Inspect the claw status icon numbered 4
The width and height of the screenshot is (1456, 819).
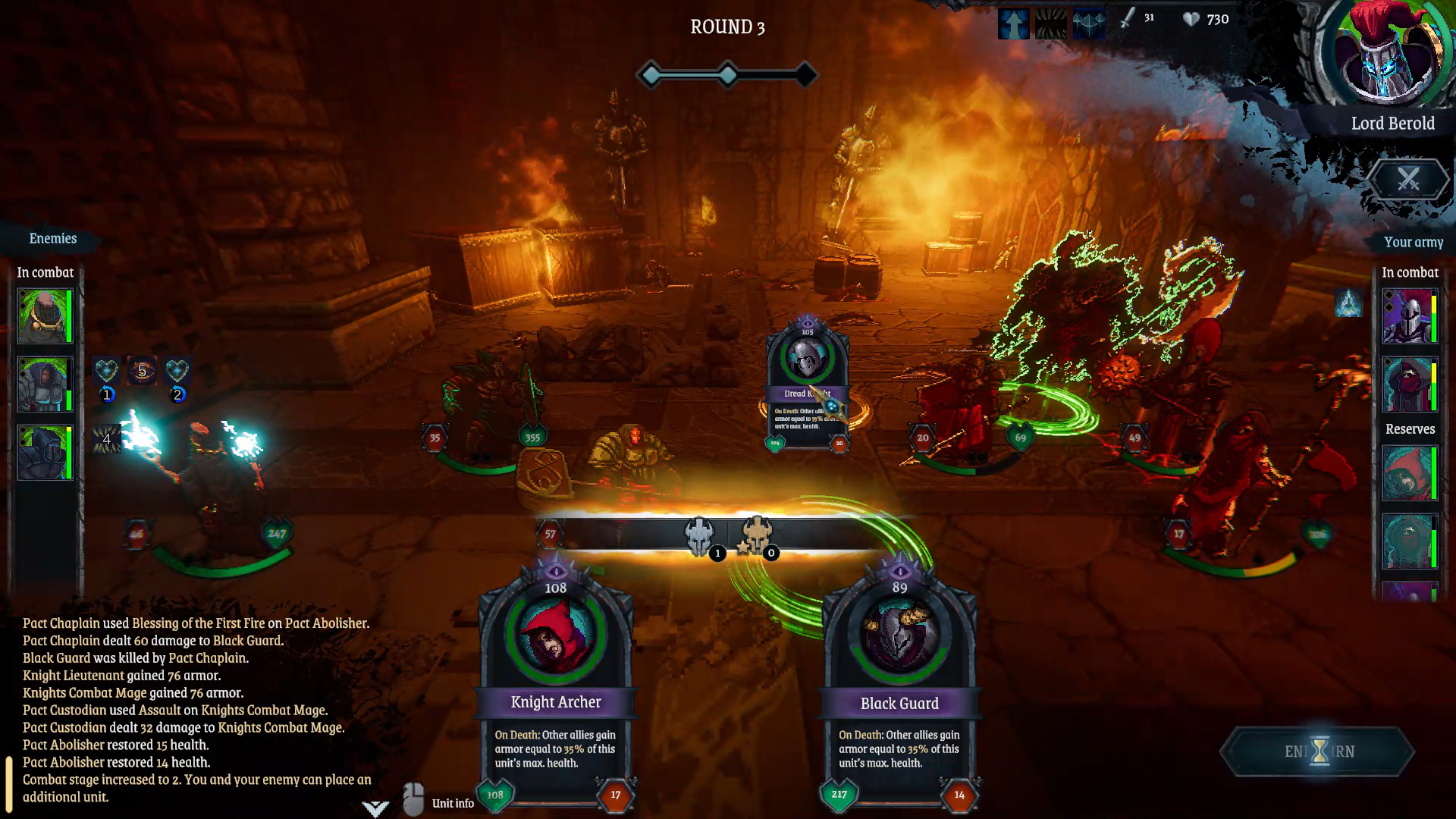click(107, 439)
